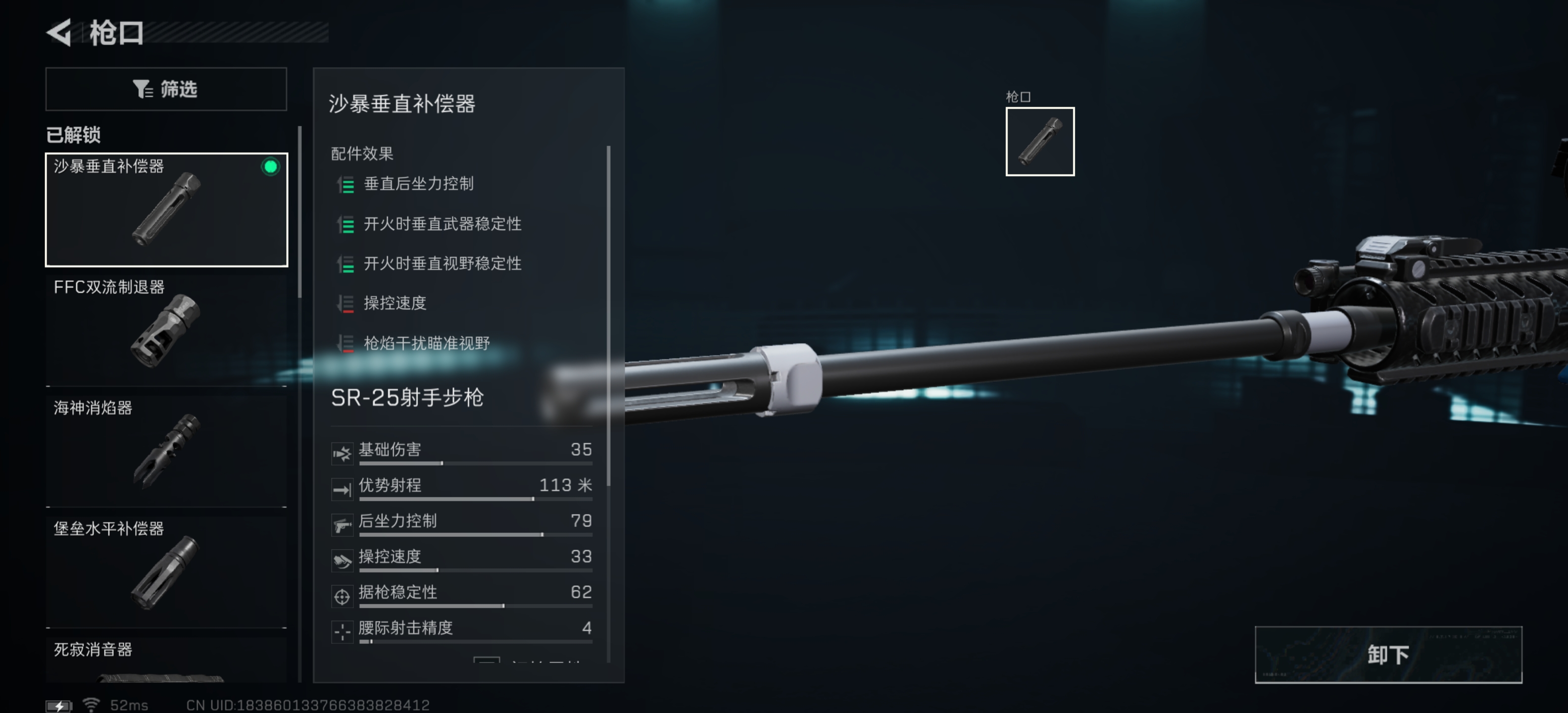Click the pistol icon next to 后坐力控制
Screen dimensions: 1568x713
(342, 524)
